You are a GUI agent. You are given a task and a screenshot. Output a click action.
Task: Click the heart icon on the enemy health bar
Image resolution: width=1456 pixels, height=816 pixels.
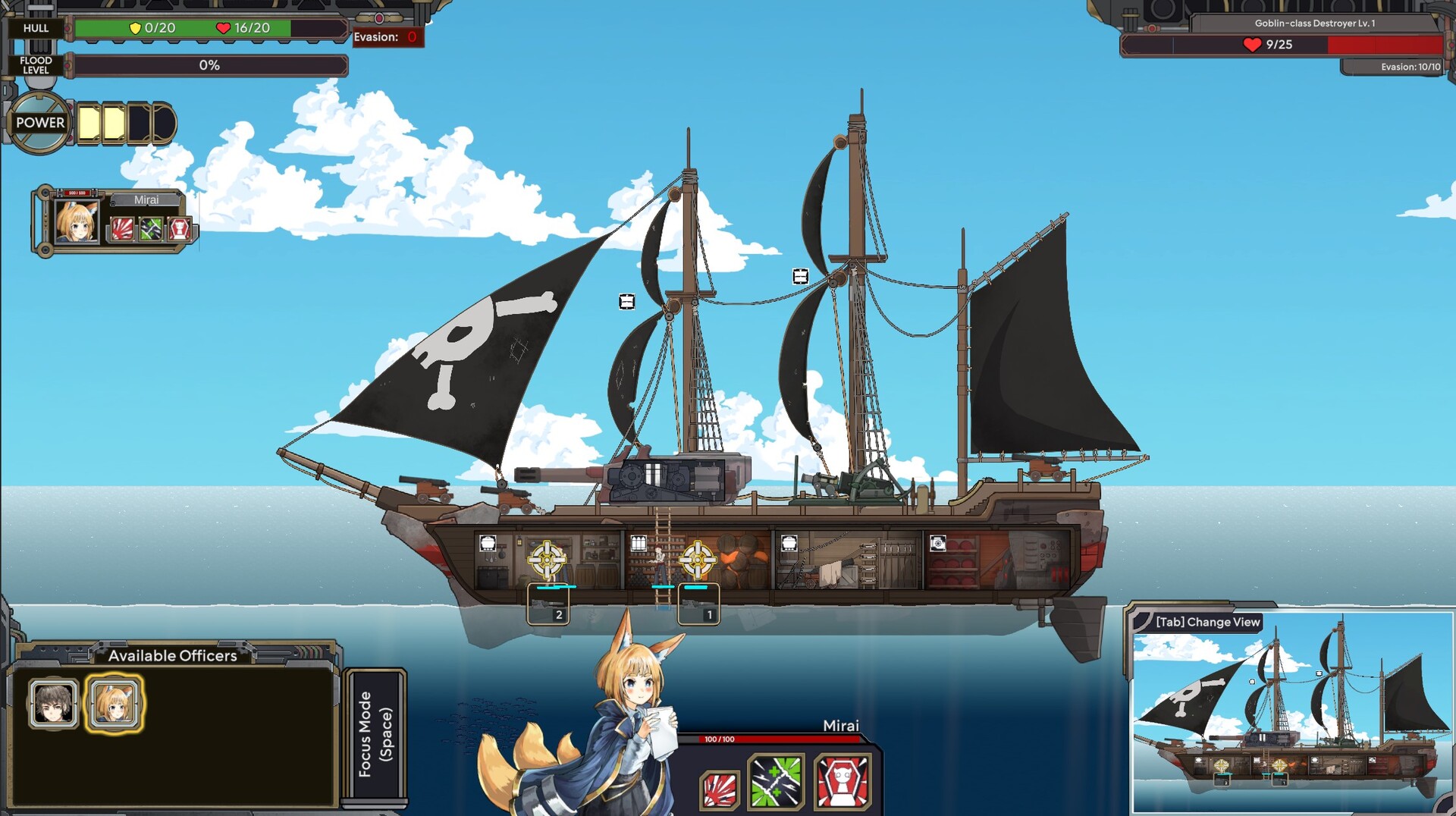tap(1253, 45)
